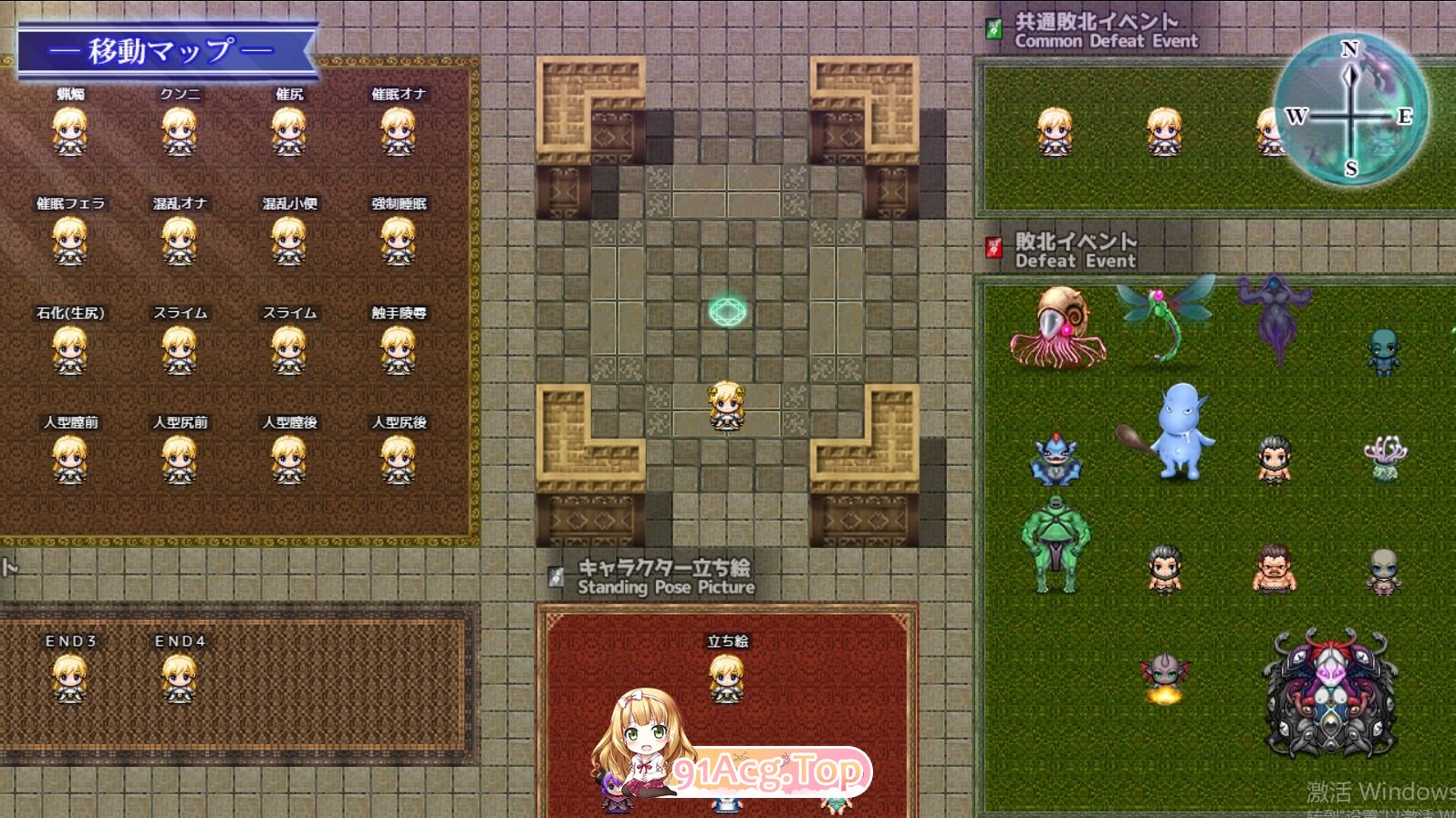1456x818 pixels.
Task: Choose the 蝋燭 scene figure
Action: pyautogui.click(x=70, y=132)
